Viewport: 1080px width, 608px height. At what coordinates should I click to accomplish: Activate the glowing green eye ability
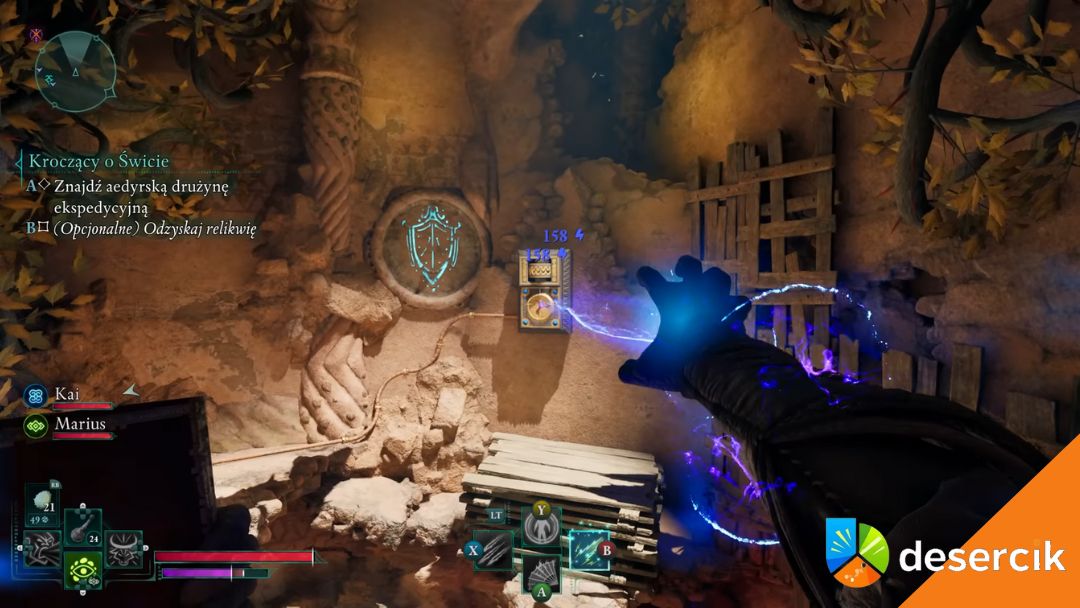tap(82, 569)
